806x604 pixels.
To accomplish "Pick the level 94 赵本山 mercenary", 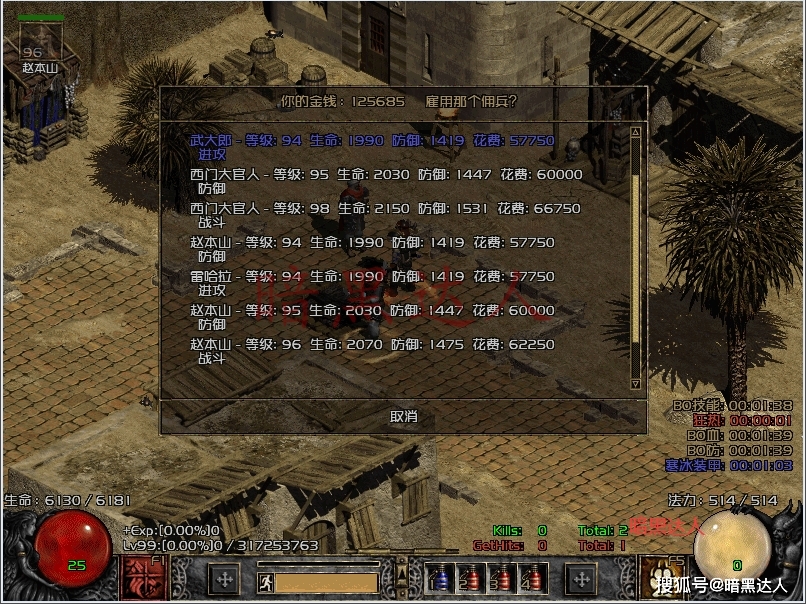I will point(372,242).
